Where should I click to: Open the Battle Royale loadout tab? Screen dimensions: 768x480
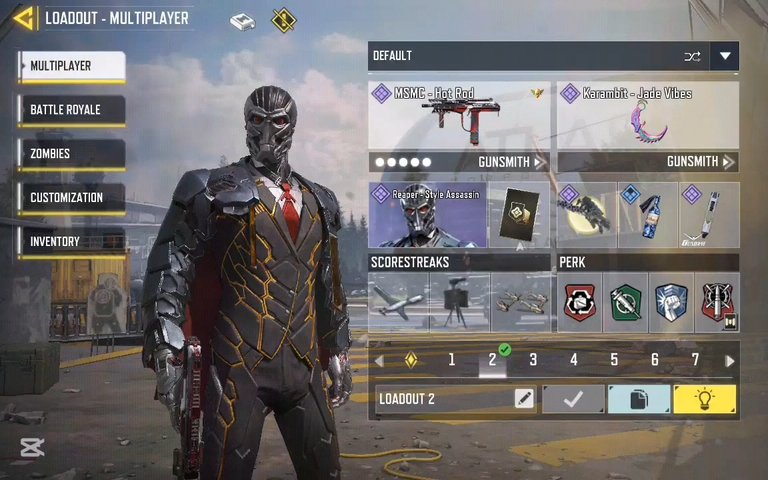[x=70, y=110]
